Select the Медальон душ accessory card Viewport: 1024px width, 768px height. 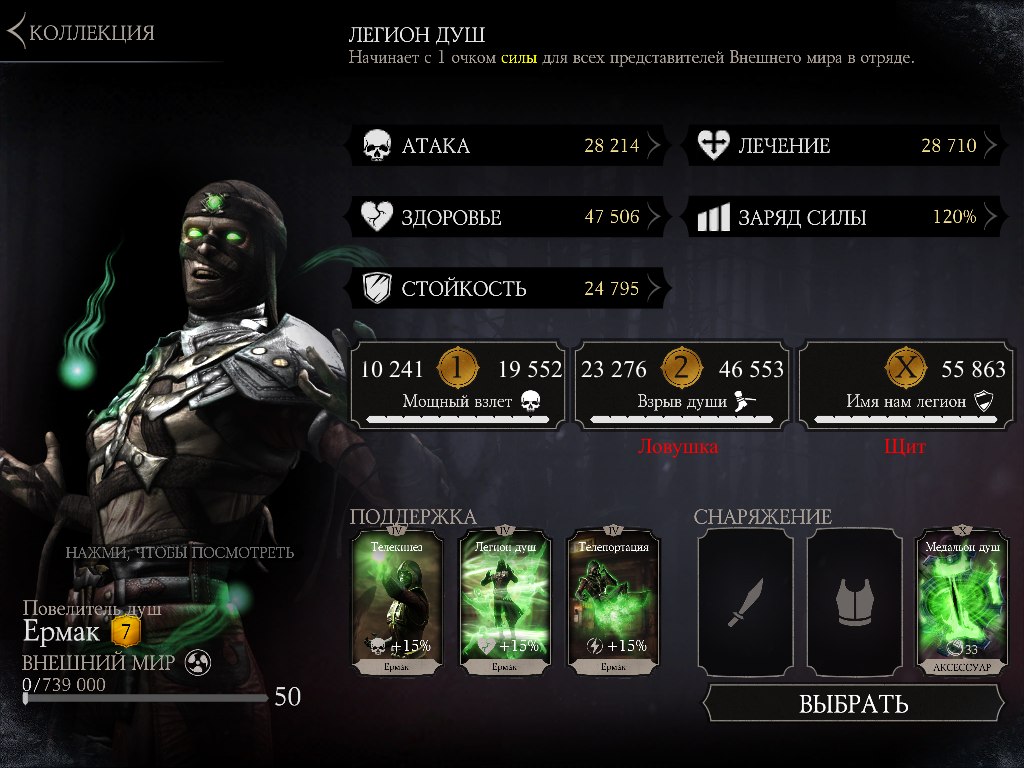pos(961,602)
